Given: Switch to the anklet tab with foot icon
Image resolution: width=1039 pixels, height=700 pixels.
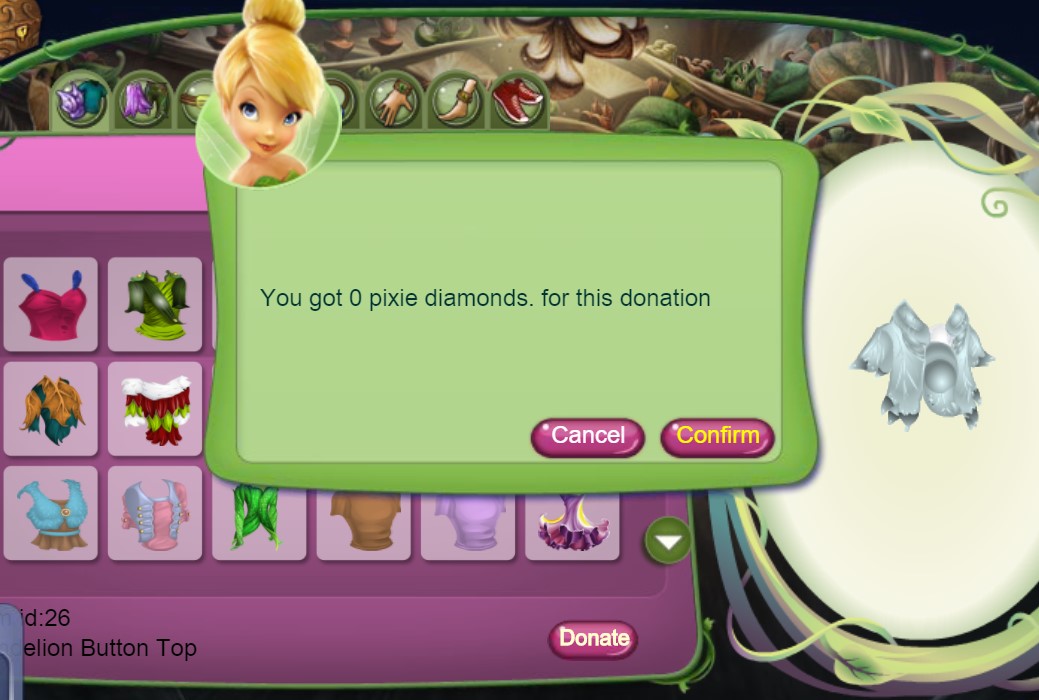Looking at the screenshot, I should coord(456,102).
